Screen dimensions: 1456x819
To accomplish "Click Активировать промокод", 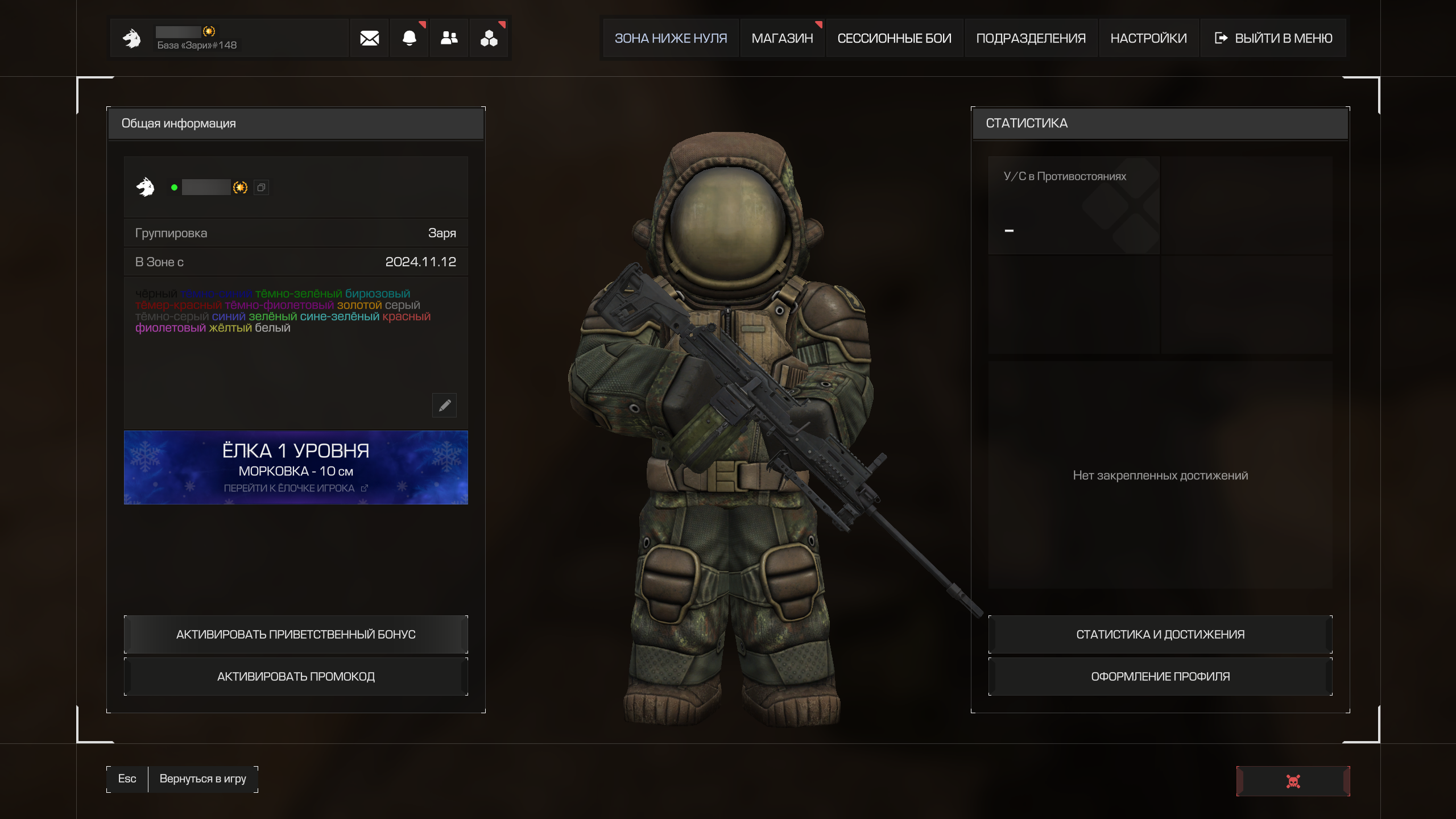I will tap(296, 676).
